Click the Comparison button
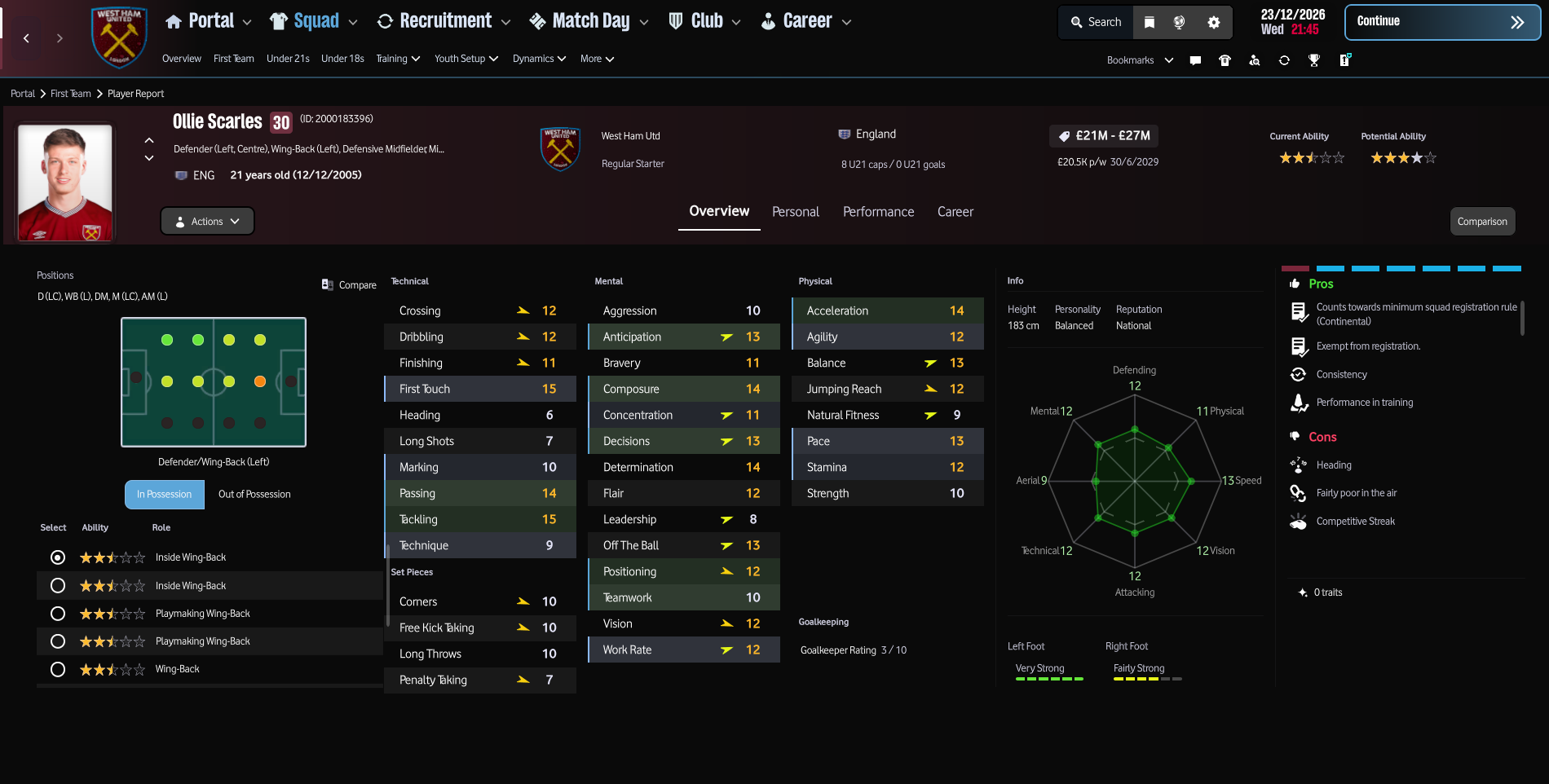1549x784 pixels. point(1482,221)
